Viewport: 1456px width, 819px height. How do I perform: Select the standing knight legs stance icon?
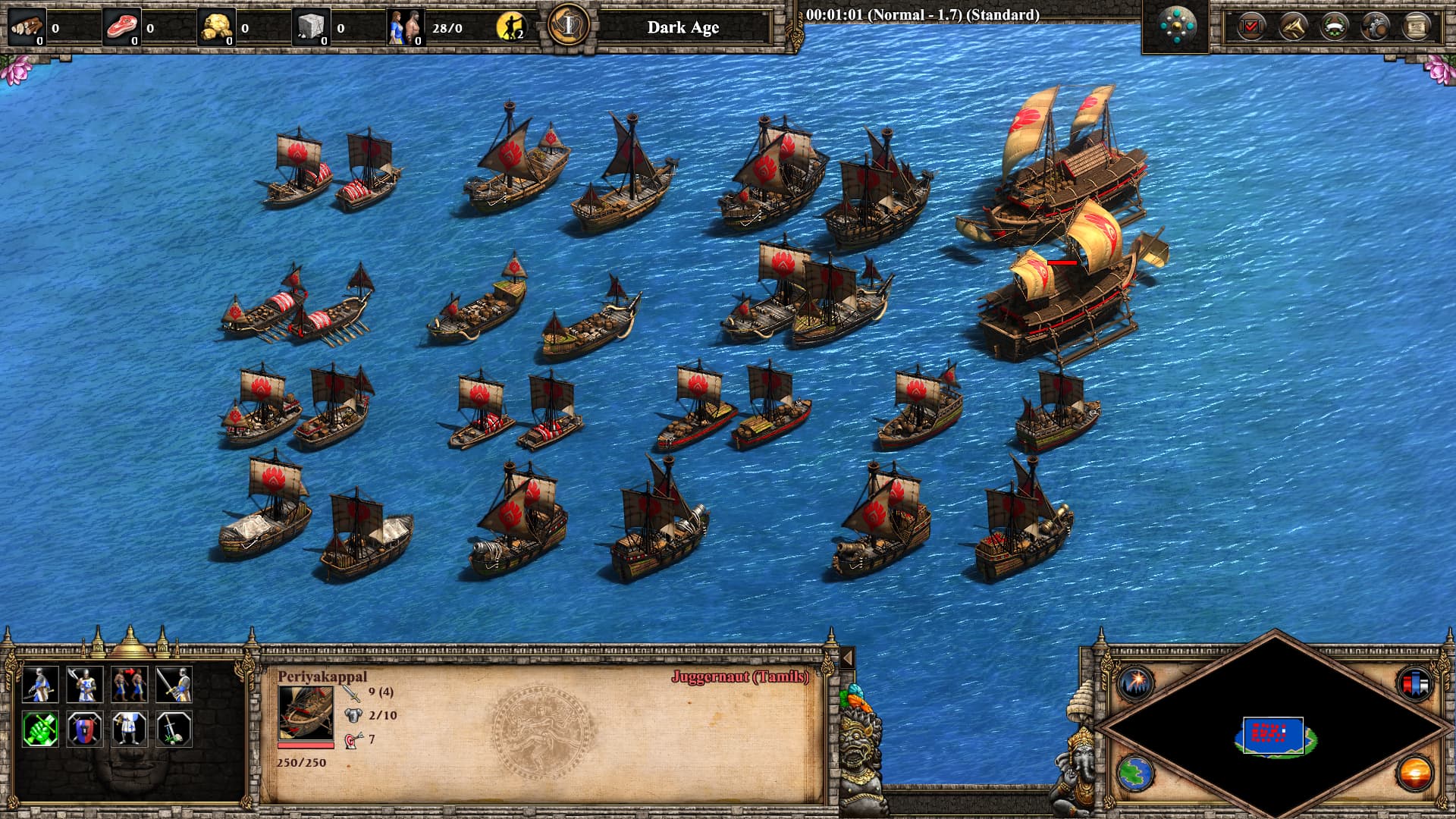(x=129, y=729)
